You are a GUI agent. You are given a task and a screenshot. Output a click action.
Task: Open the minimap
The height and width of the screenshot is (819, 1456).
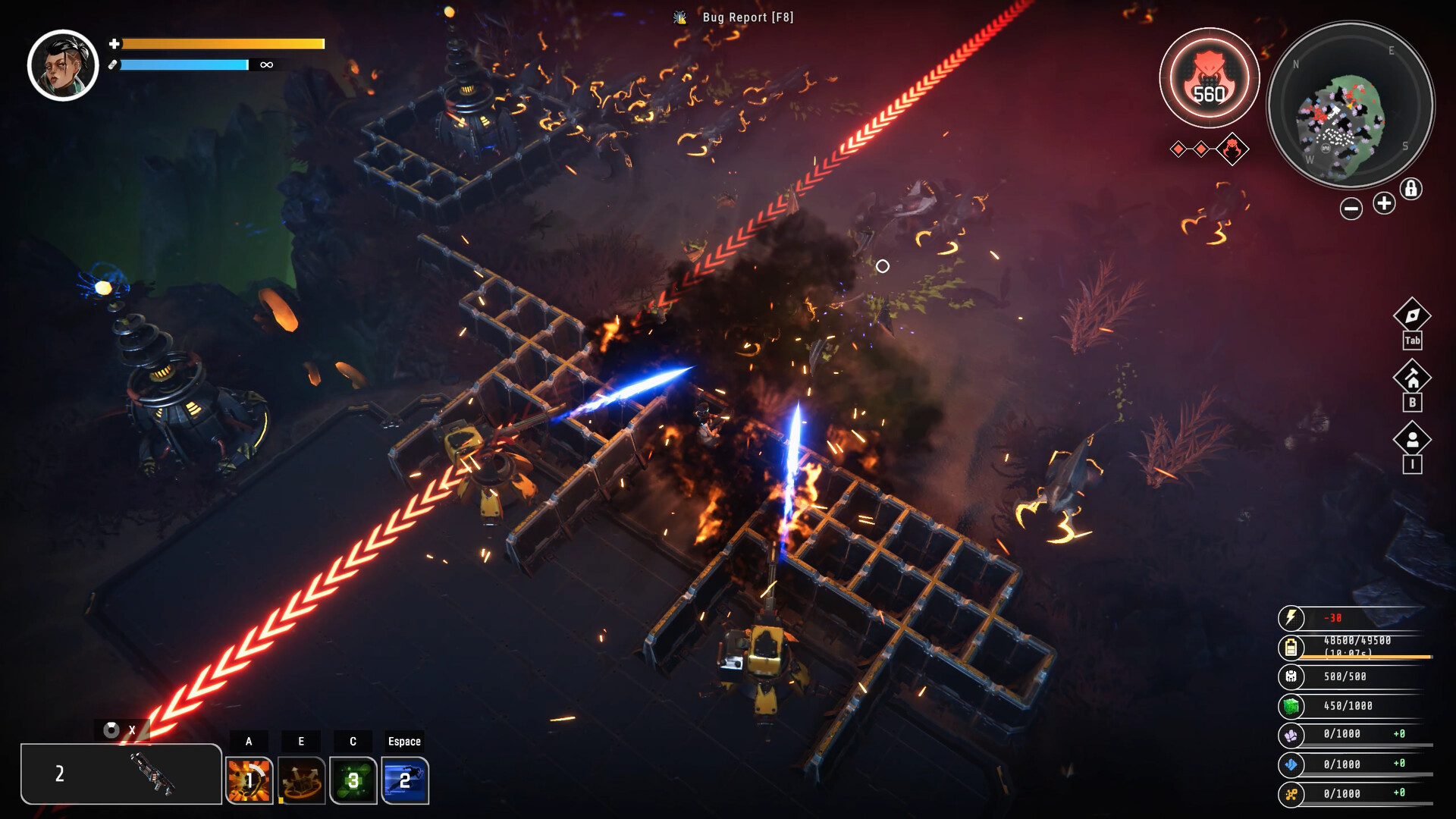1351,105
